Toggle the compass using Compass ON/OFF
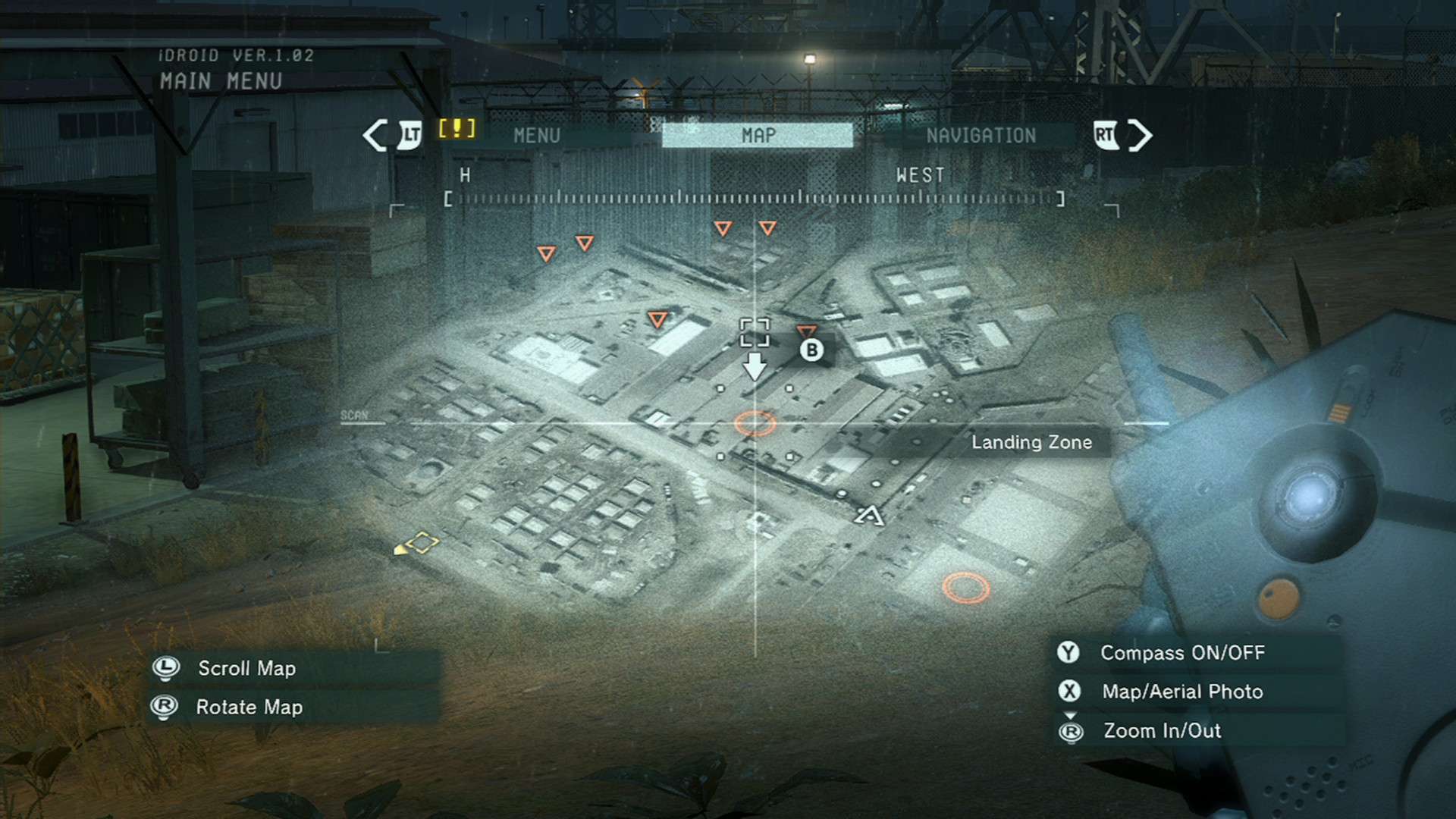This screenshot has height=819, width=1456. [x=1182, y=652]
